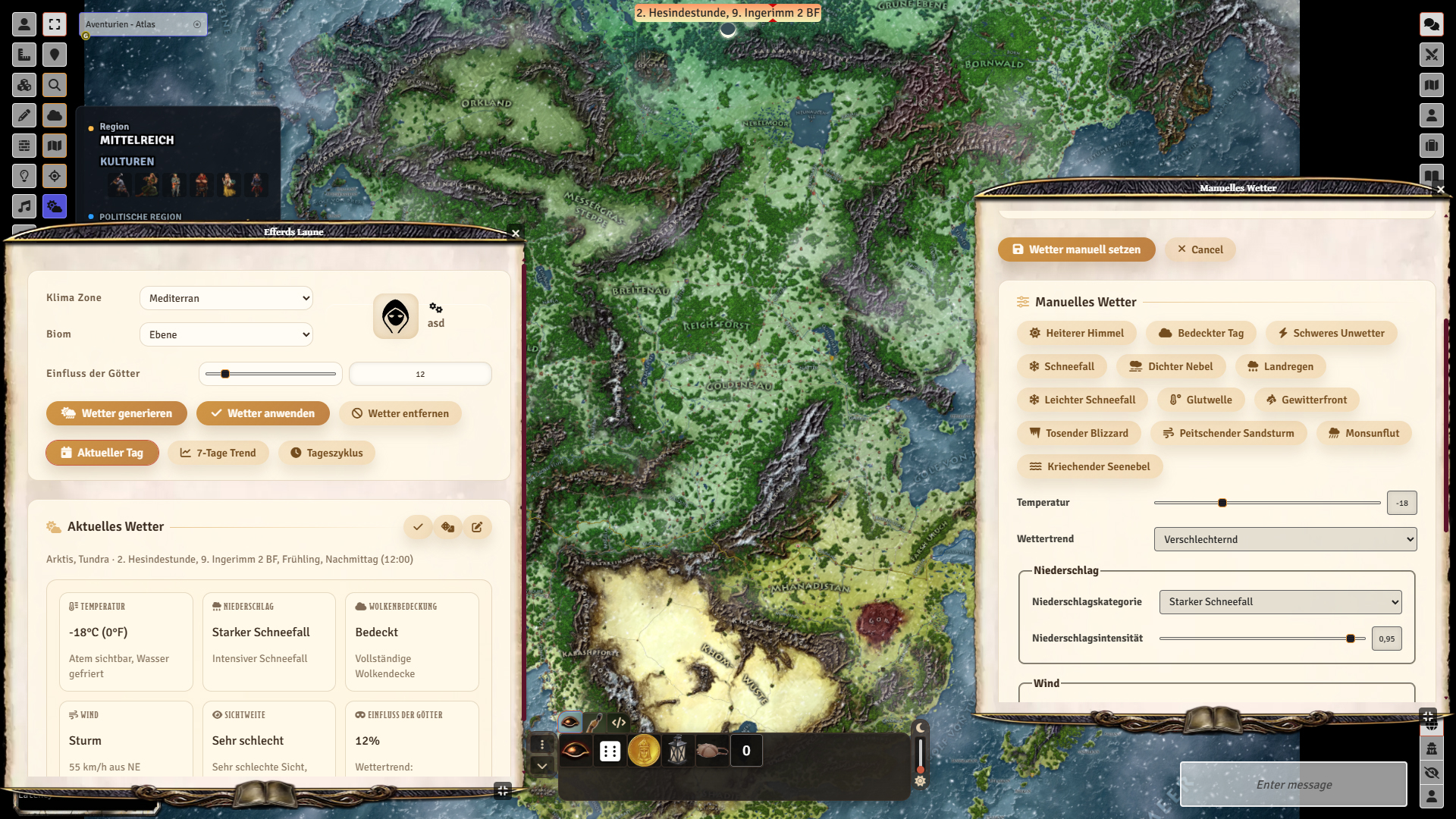Open the music note playlist tool
The image size is (1456, 819).
coord(24,206)
